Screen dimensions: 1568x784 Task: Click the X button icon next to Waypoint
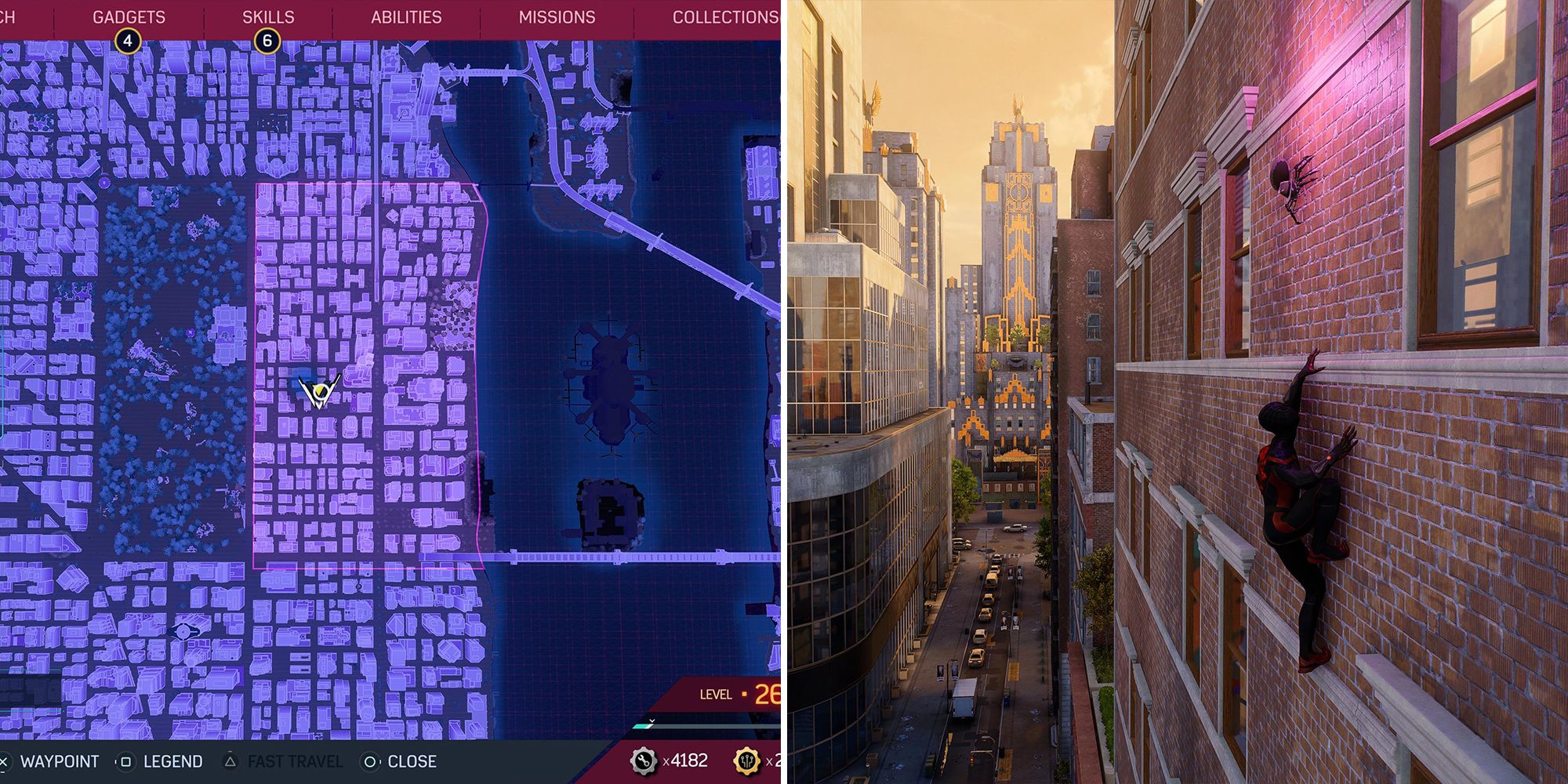(x=5, y=760)
